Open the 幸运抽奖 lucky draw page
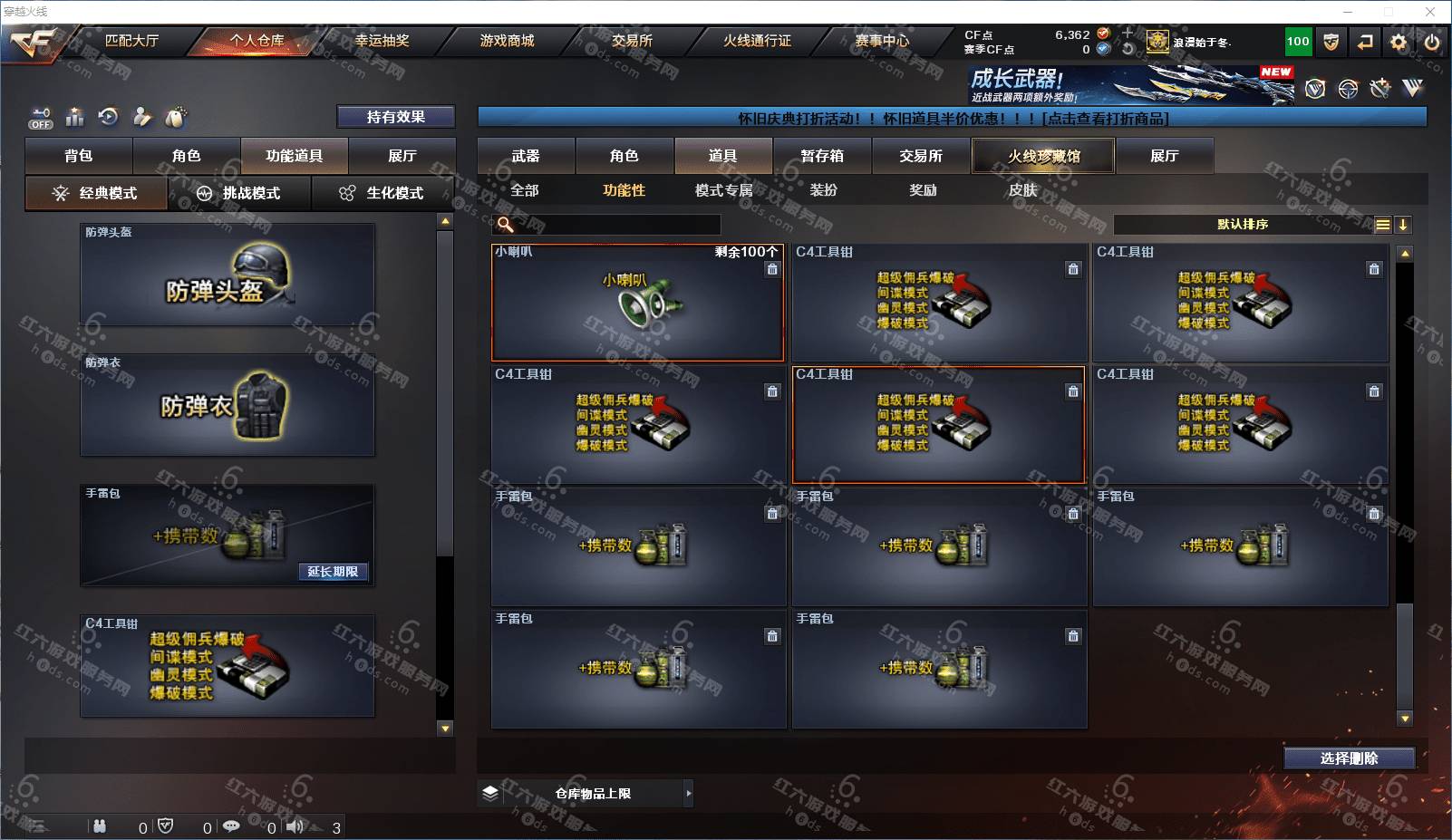 (x=382, y=41)
